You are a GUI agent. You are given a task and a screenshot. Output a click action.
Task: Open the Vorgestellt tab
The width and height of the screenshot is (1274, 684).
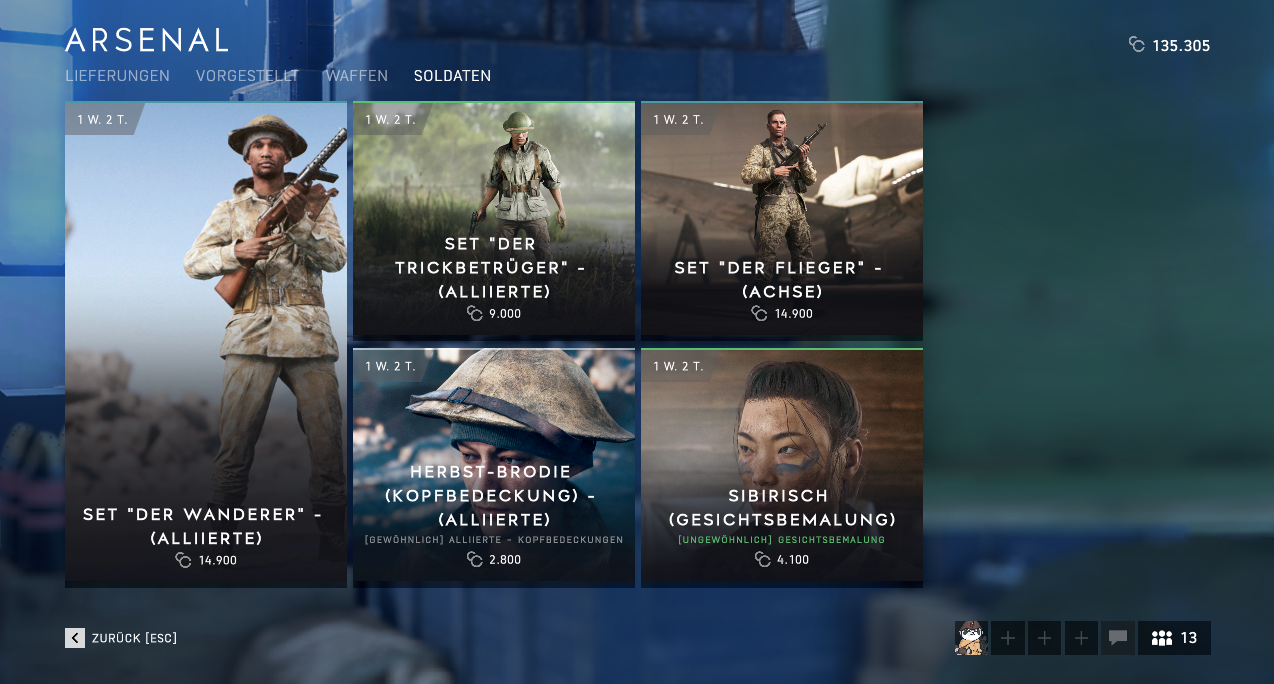pyautogui.click(x=247, y=76)
